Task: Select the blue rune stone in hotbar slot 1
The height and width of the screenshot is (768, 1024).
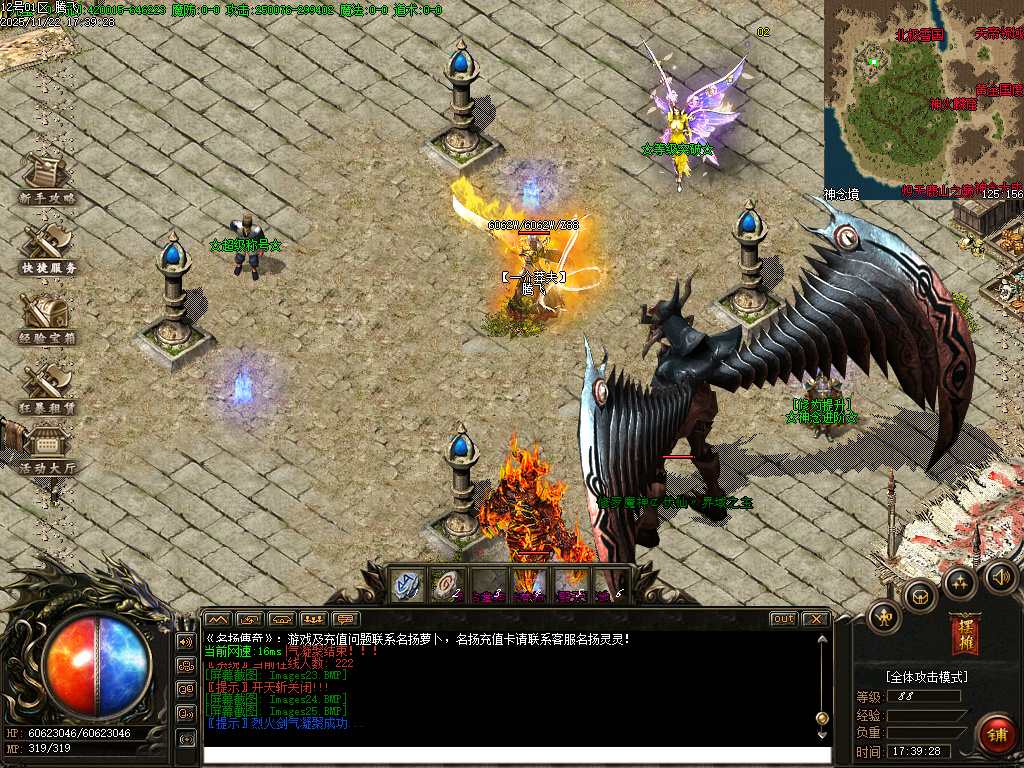Action: point(408,586)
